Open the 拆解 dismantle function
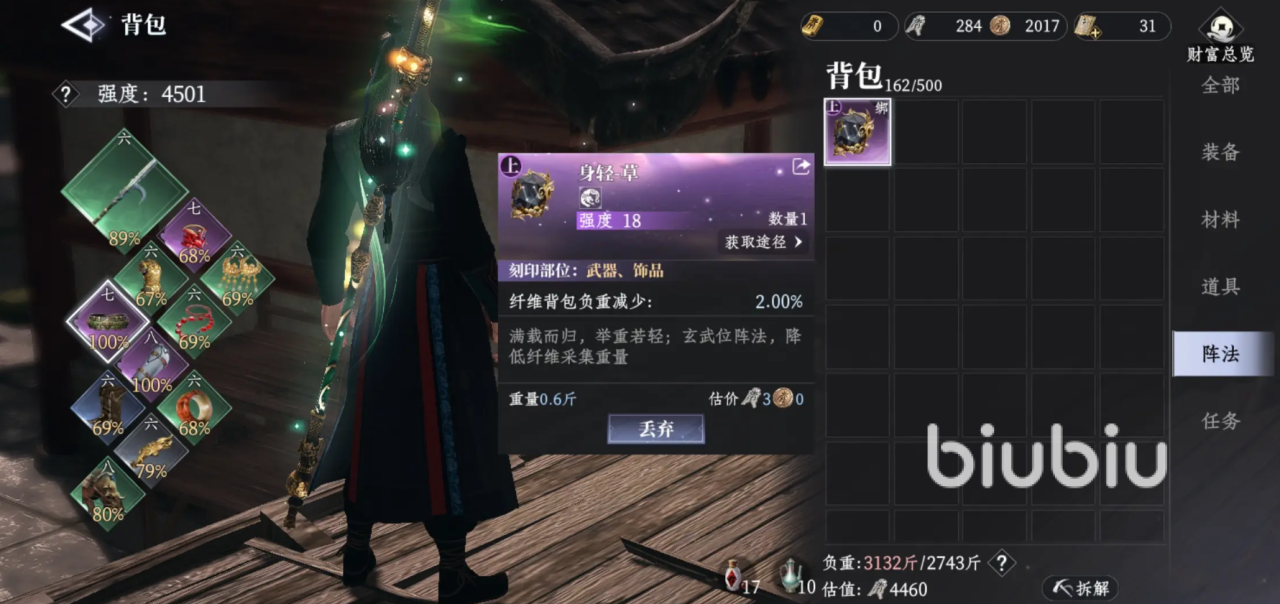Image resolution: width=1280 pixels, height=604 pixels. (x=1079, y=588)
